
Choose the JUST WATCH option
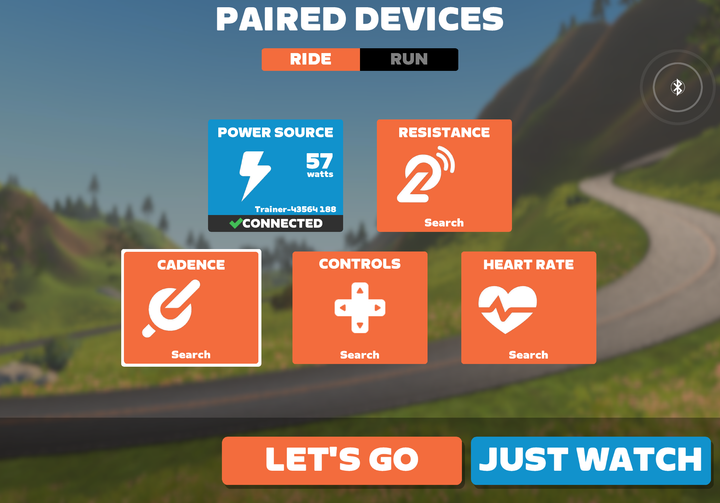590,460
